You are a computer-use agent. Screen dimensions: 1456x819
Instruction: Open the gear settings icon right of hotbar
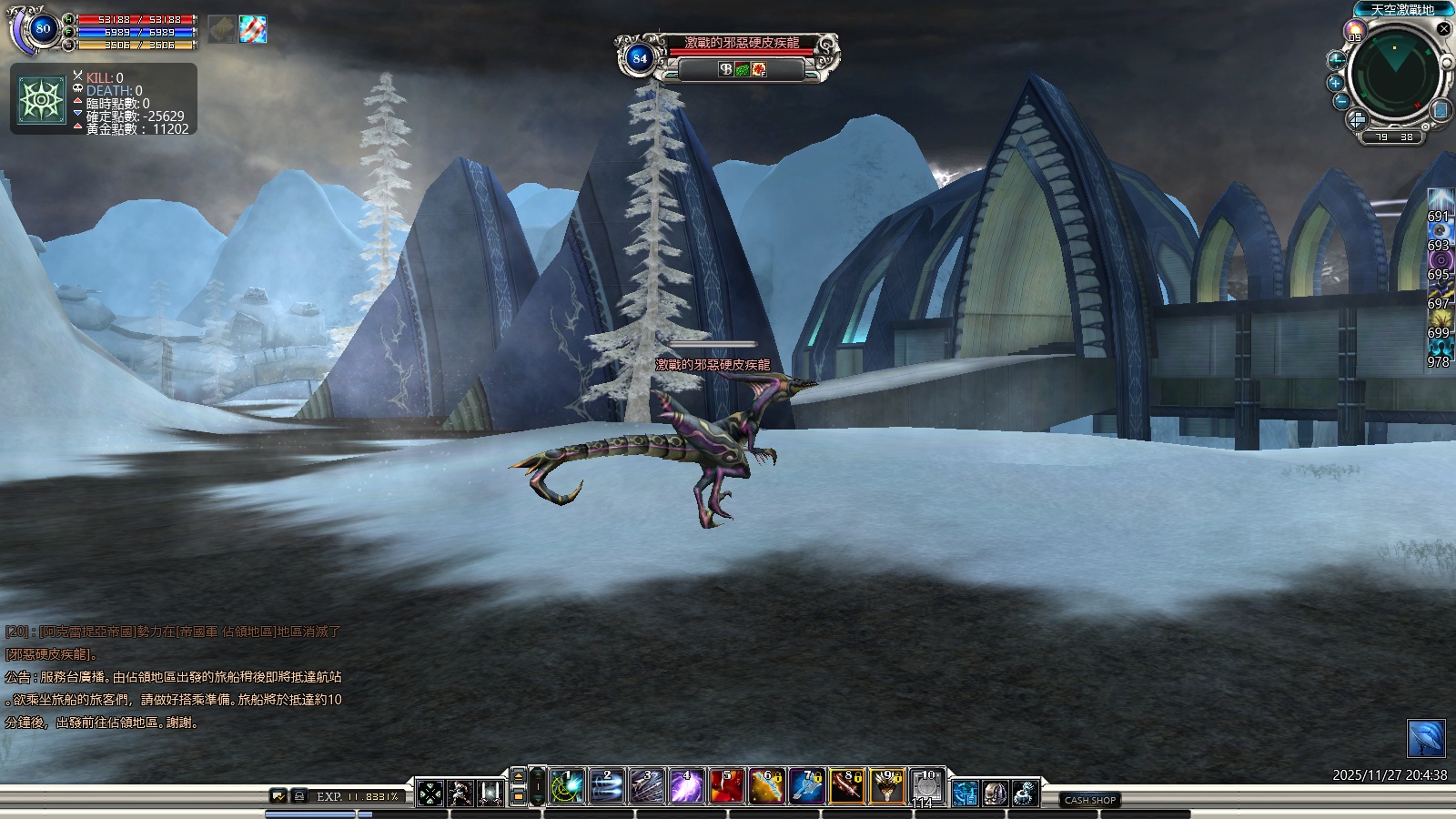(x=1026, y=794)
